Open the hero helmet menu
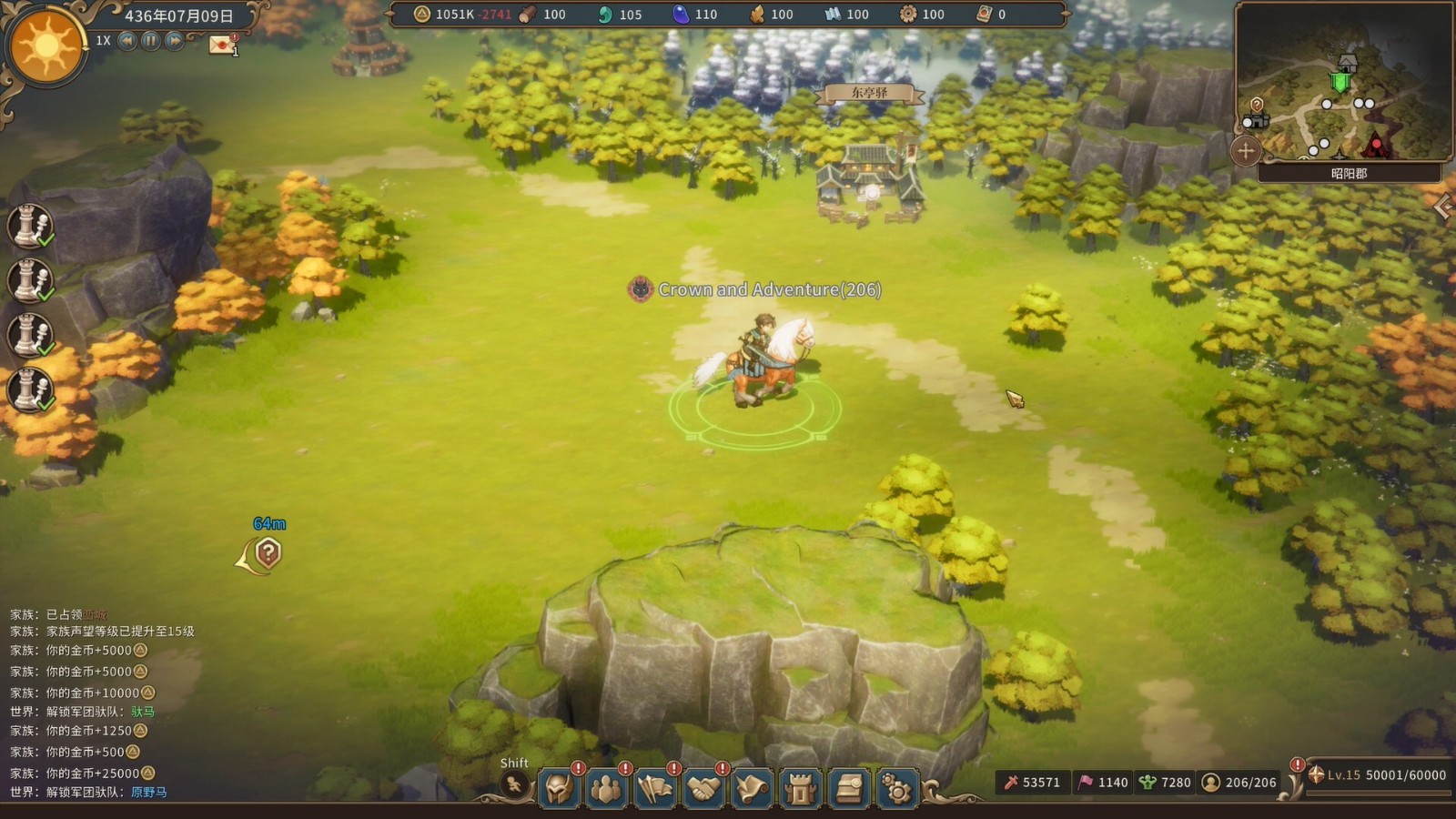 pos(559,788)
